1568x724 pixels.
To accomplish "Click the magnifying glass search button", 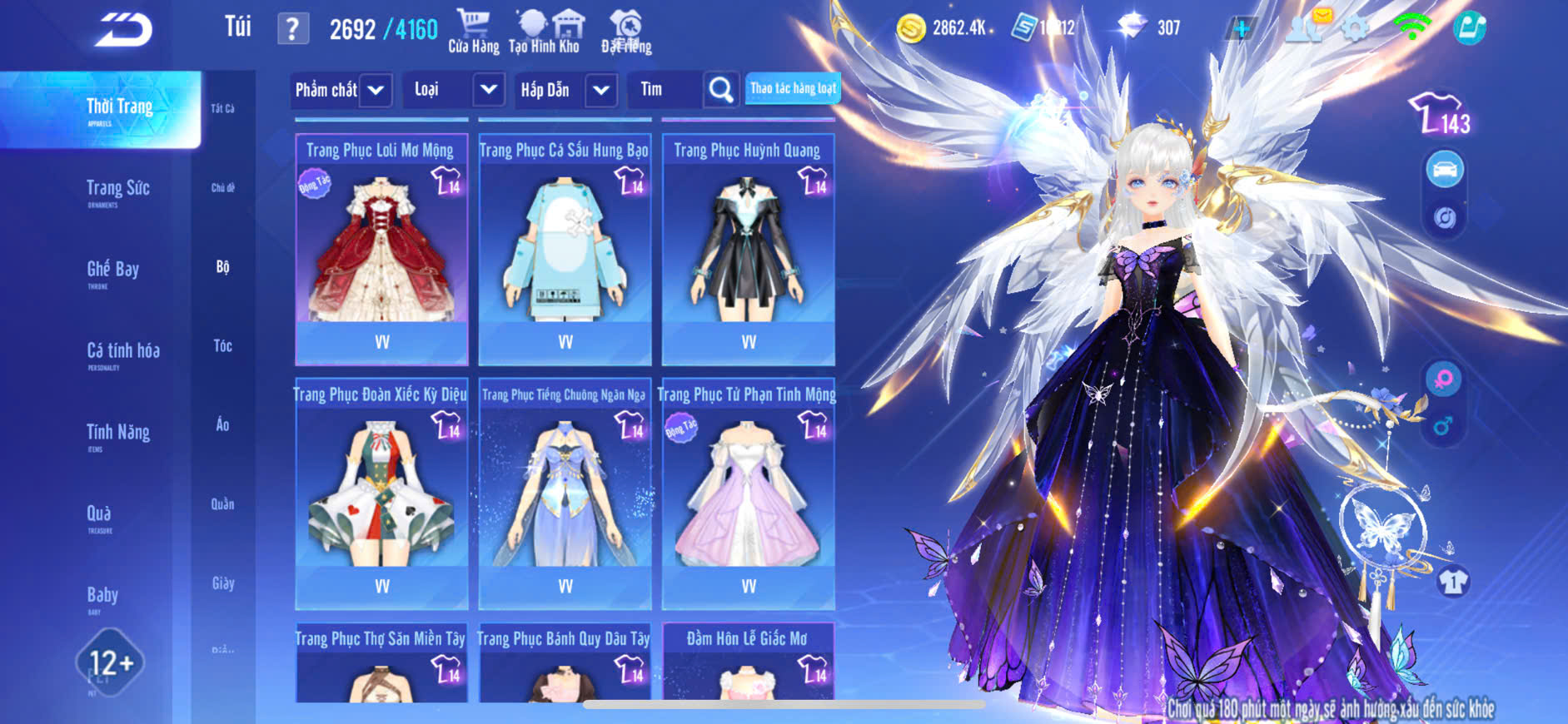I will point(720,90).
